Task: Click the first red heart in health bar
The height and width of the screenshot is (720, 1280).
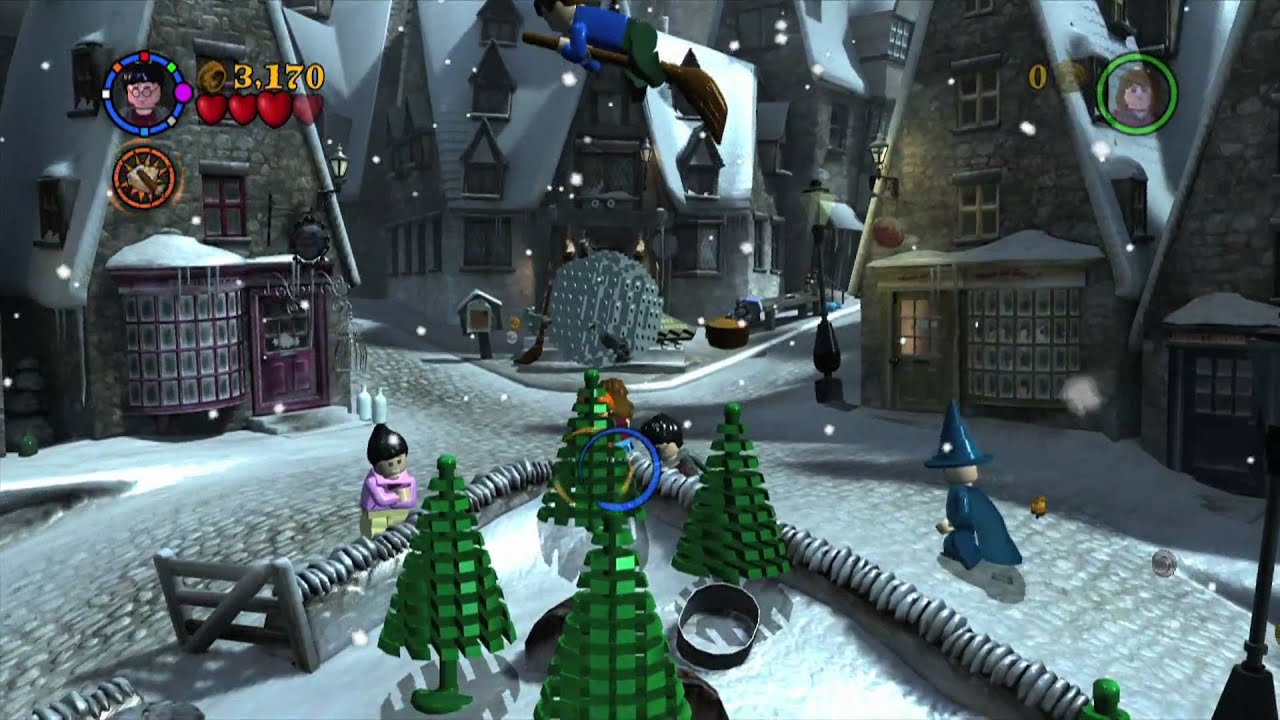Action: 212,109
